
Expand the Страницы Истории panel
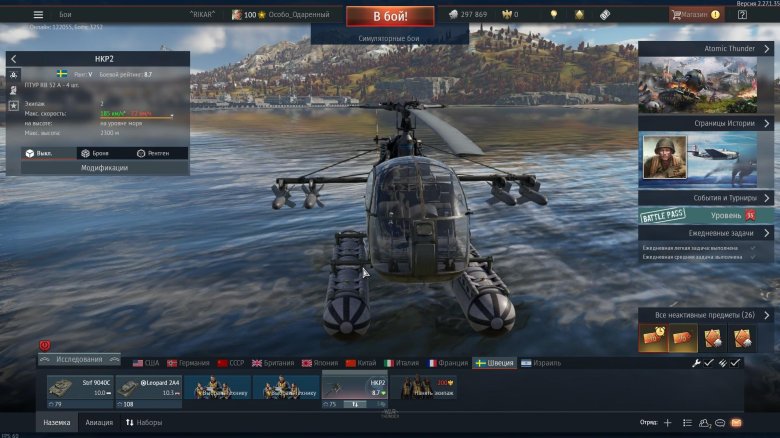(x=706, y=122)
